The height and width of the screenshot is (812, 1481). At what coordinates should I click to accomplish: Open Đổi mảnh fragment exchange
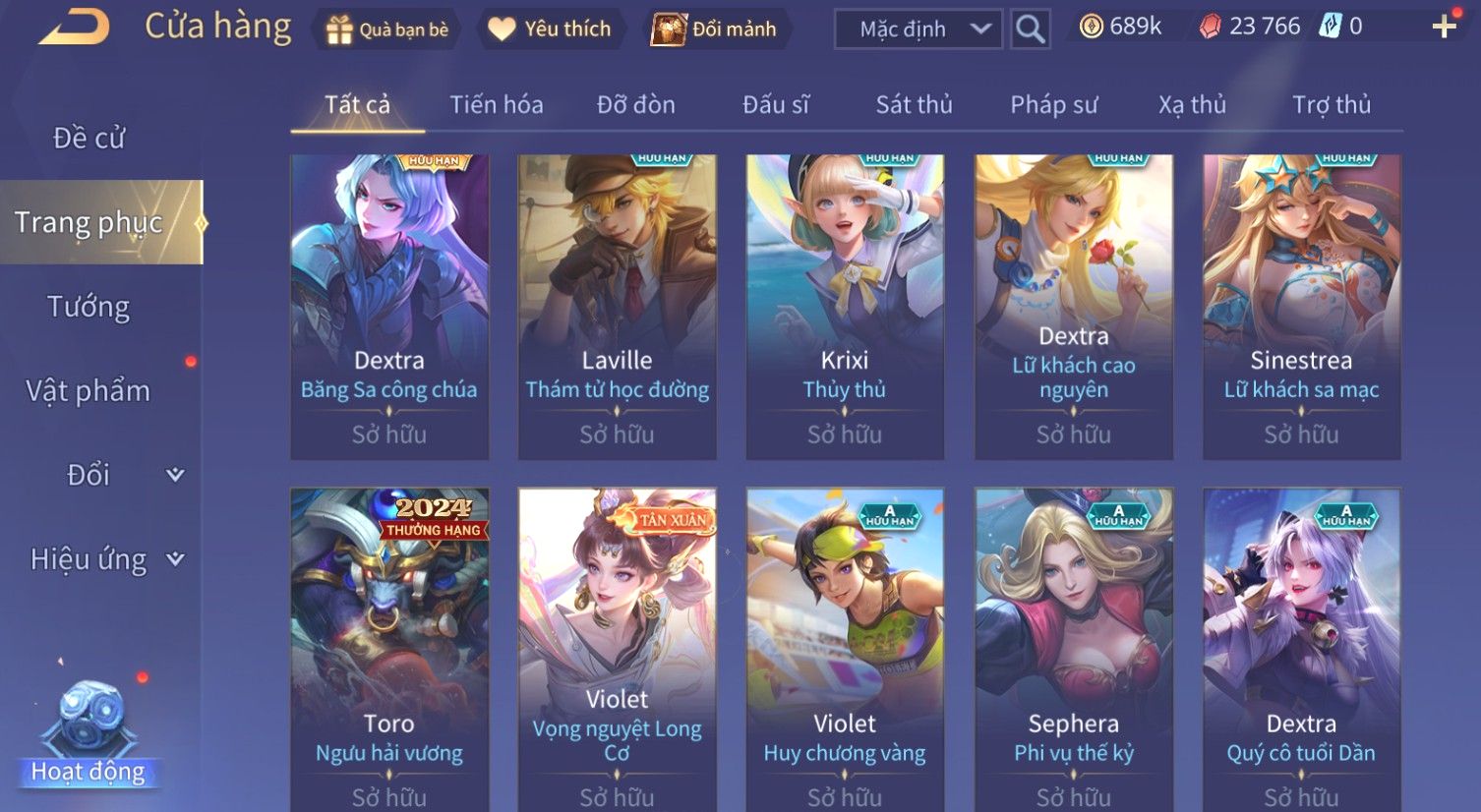tap(716, 29)
